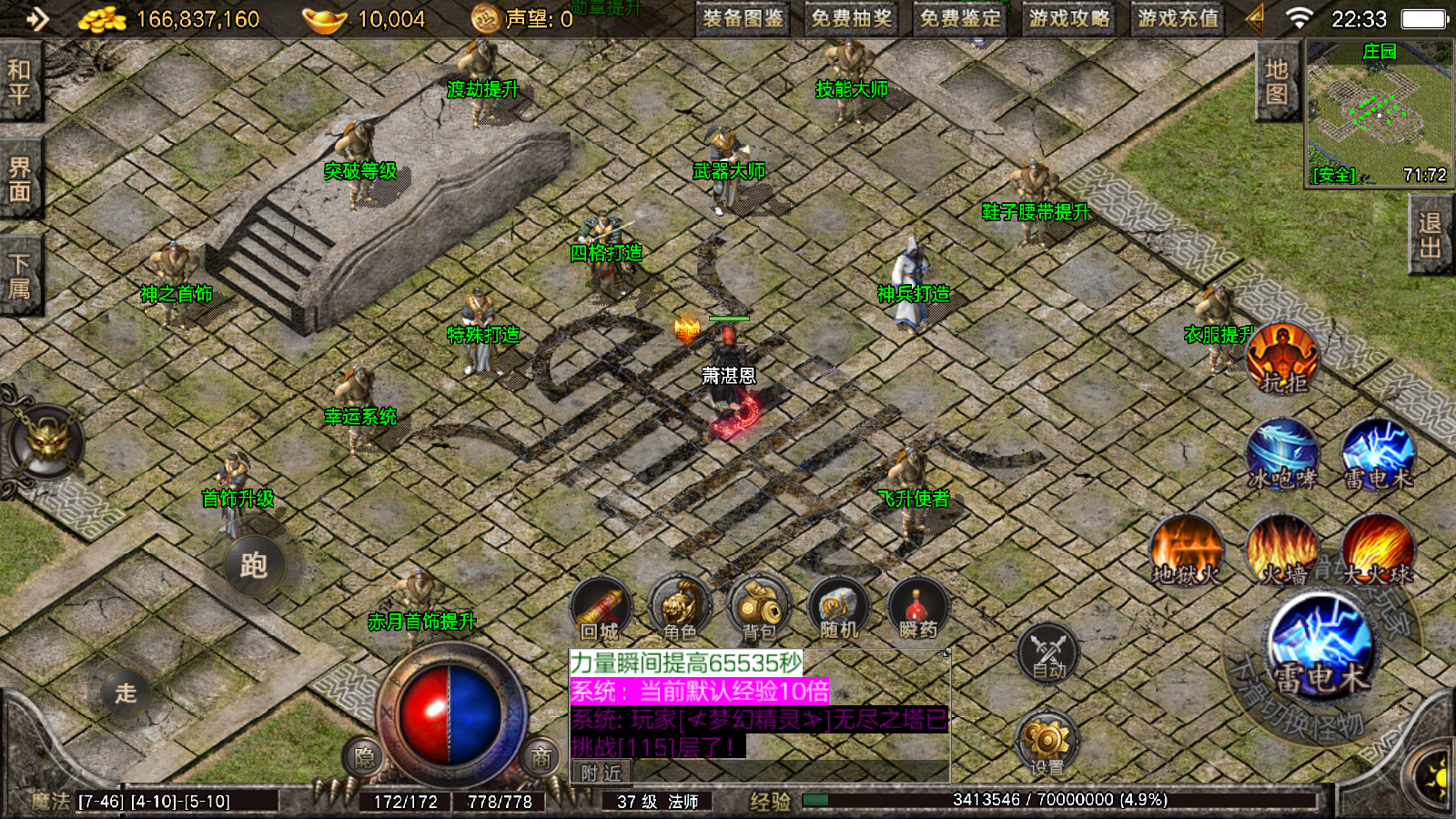
Task: Open the 游戏充值 recharge shop
Action: [x=1178, y=18]
